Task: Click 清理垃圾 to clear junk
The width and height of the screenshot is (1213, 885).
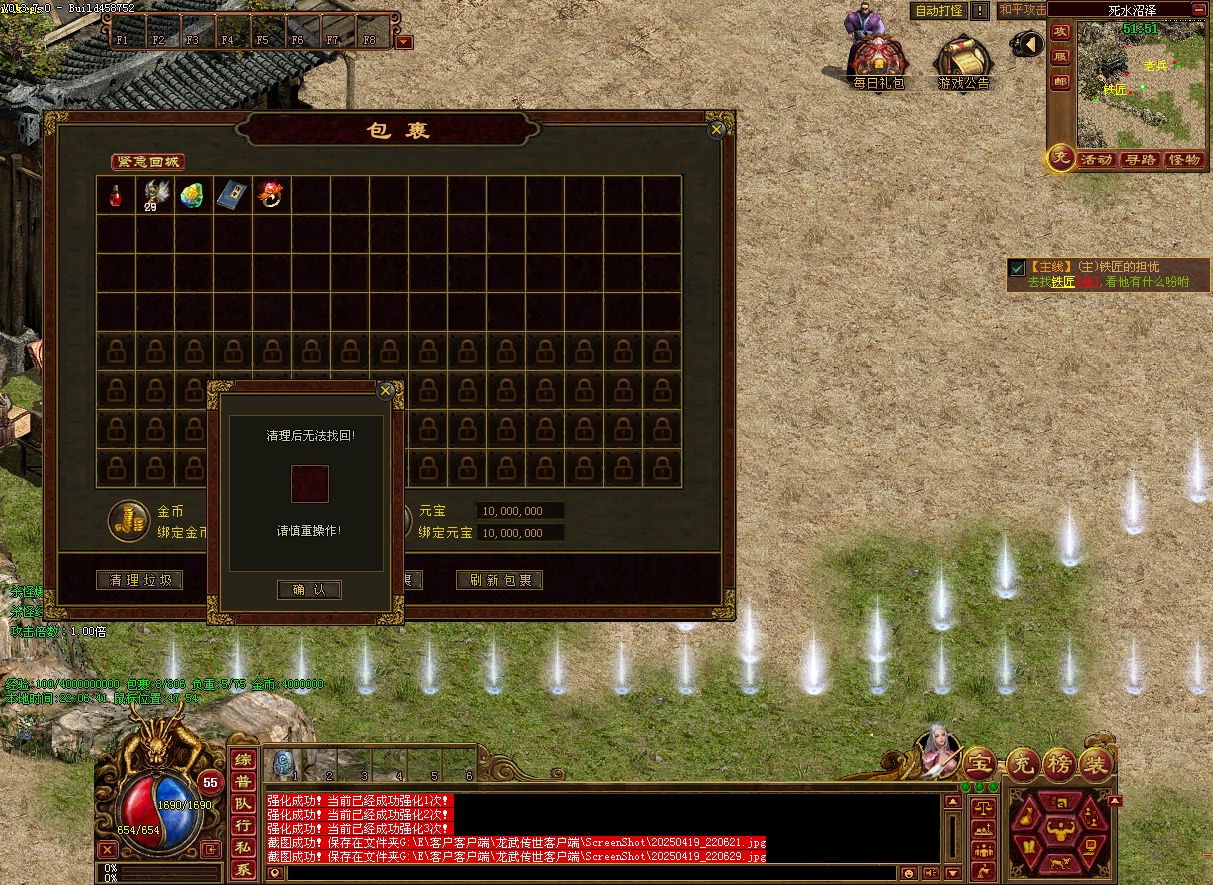Action: pos(140,580)
